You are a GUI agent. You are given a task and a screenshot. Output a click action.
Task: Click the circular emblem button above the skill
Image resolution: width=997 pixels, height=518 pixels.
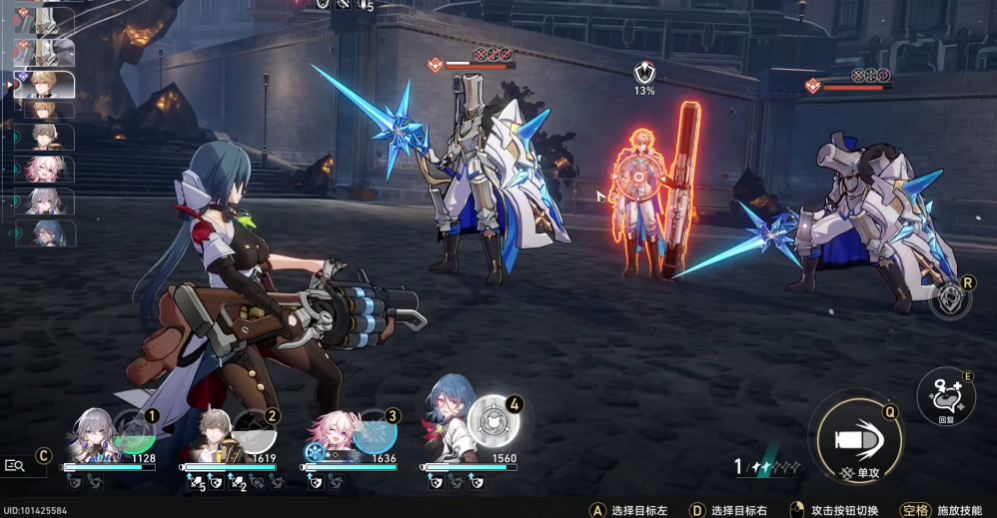(950, 299)
